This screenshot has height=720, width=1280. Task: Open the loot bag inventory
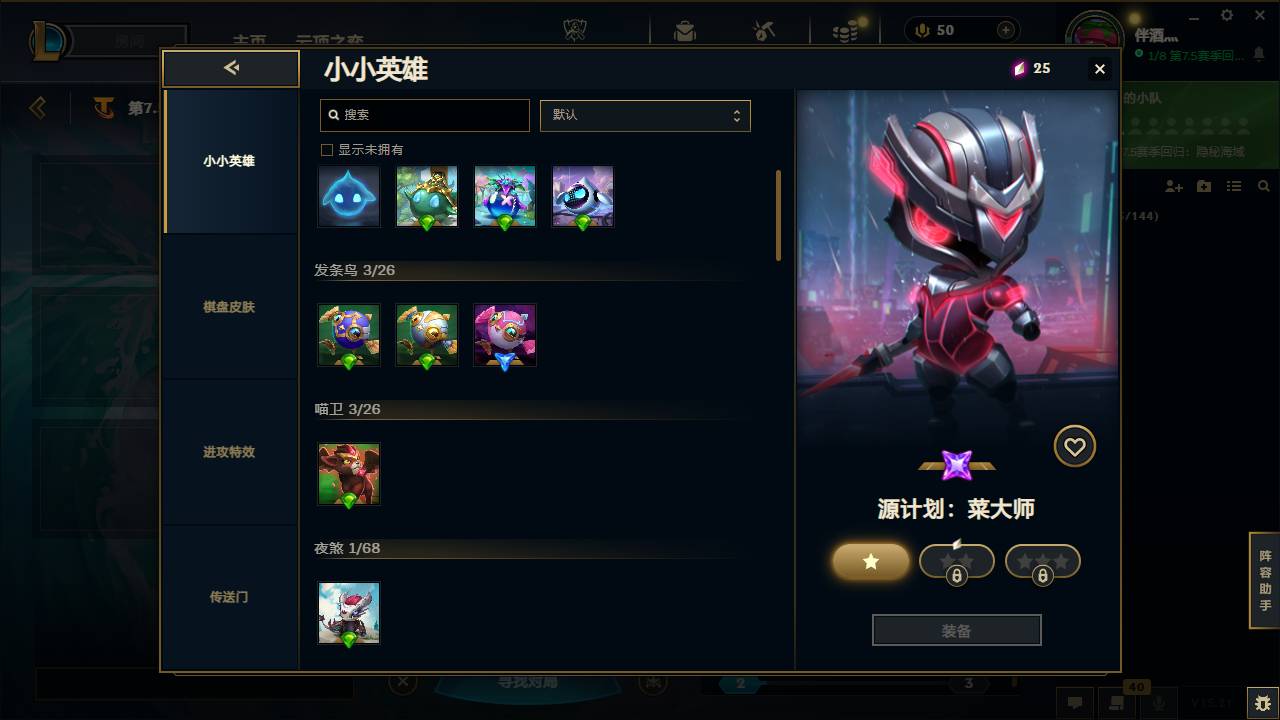click(684, 30)
